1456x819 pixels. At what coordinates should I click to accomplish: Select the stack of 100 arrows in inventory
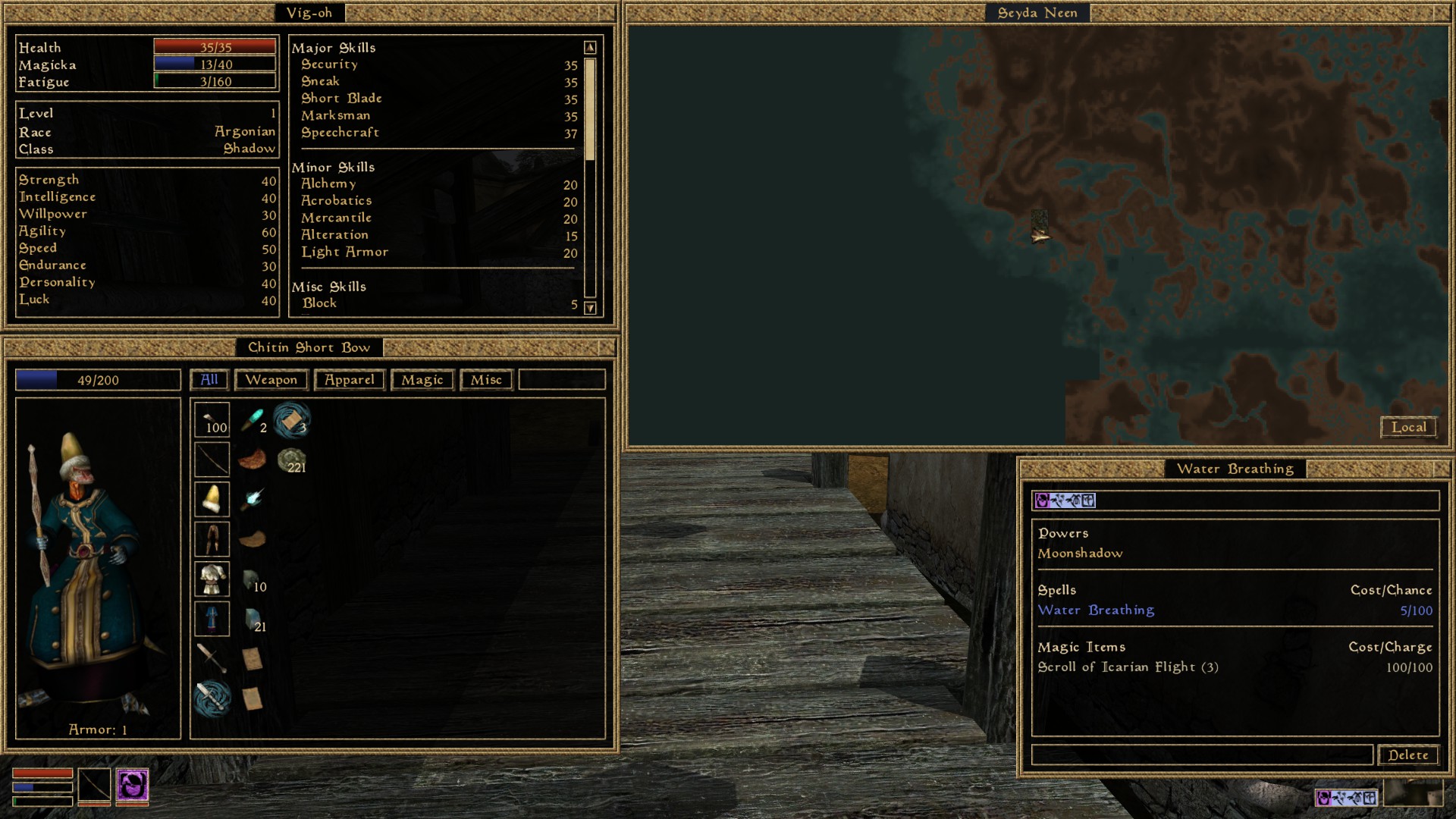pos(212,421)
